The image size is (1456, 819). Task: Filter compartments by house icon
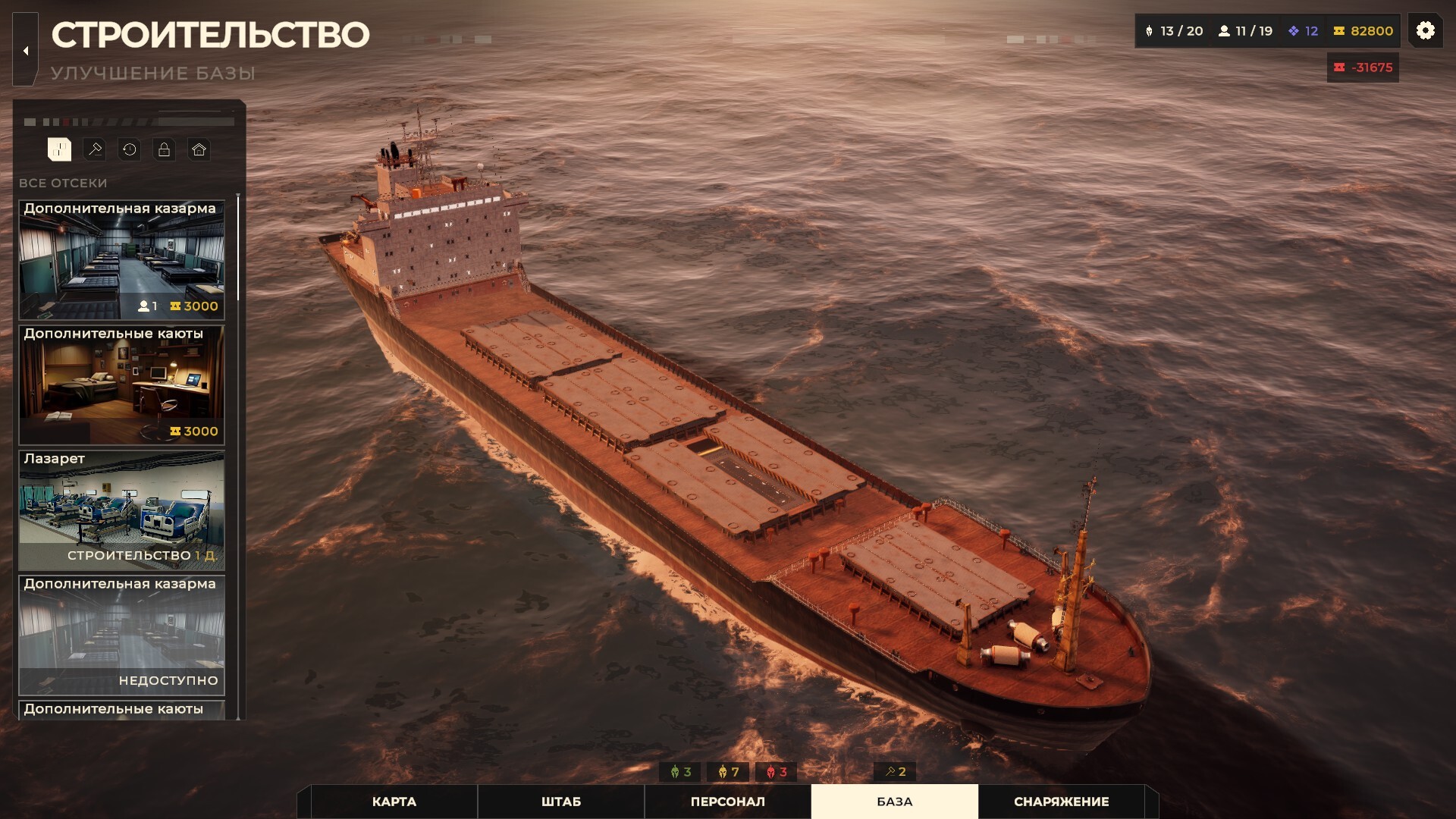[199, 149]
